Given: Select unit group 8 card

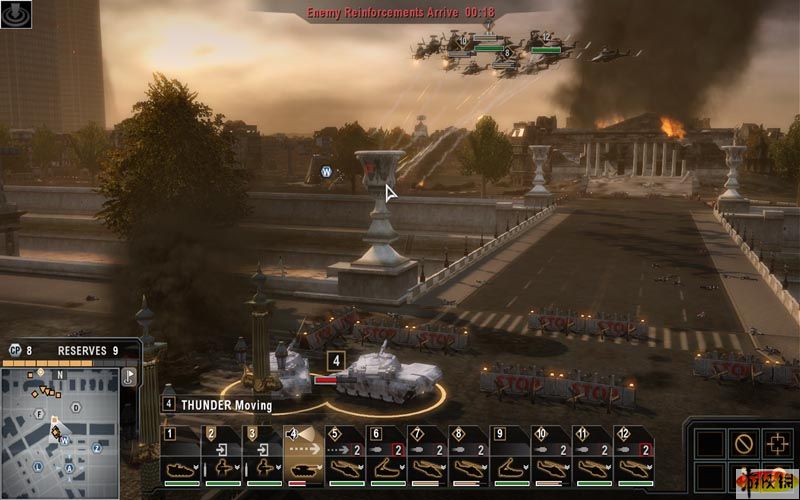Looking at the screenshot, I should coord(469,457).
